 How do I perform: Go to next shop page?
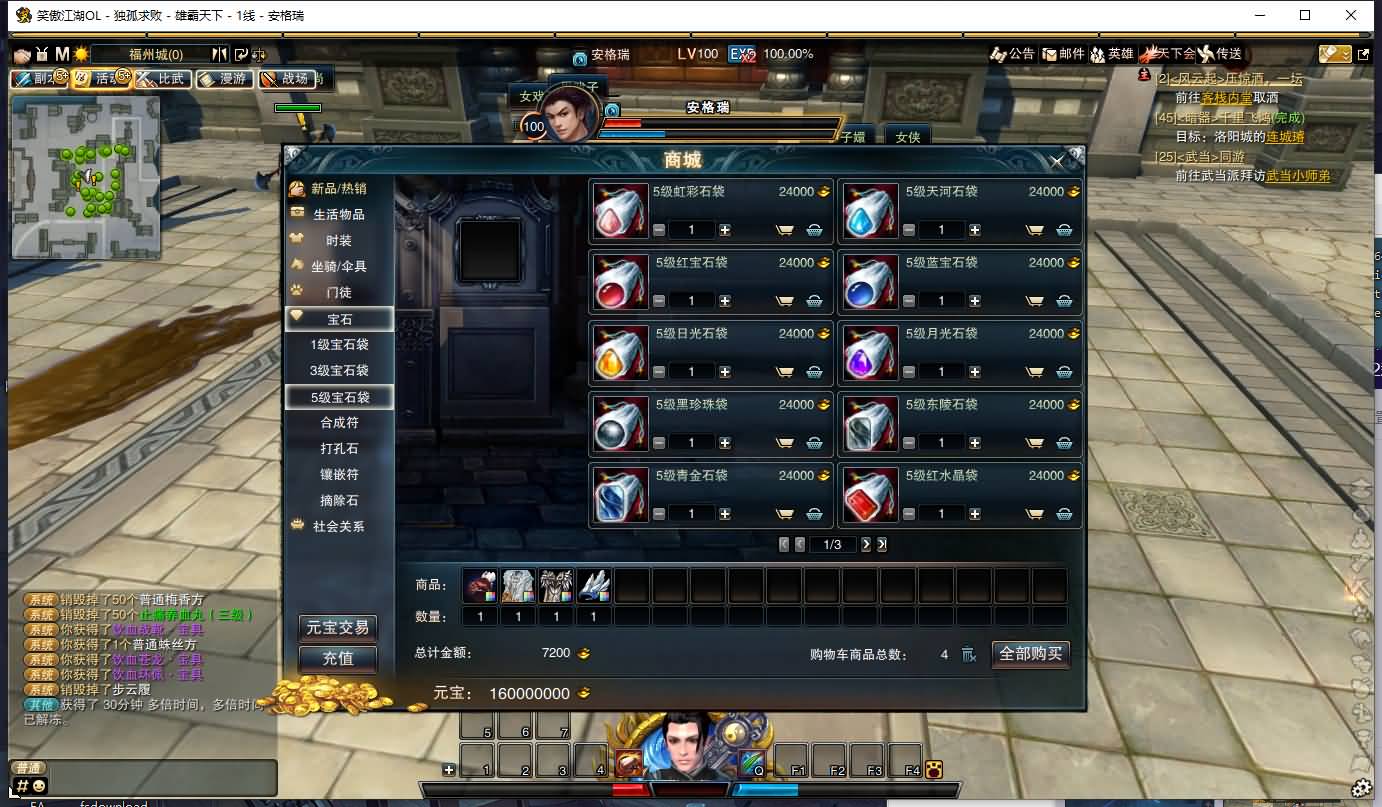click(x=867, y=544)
